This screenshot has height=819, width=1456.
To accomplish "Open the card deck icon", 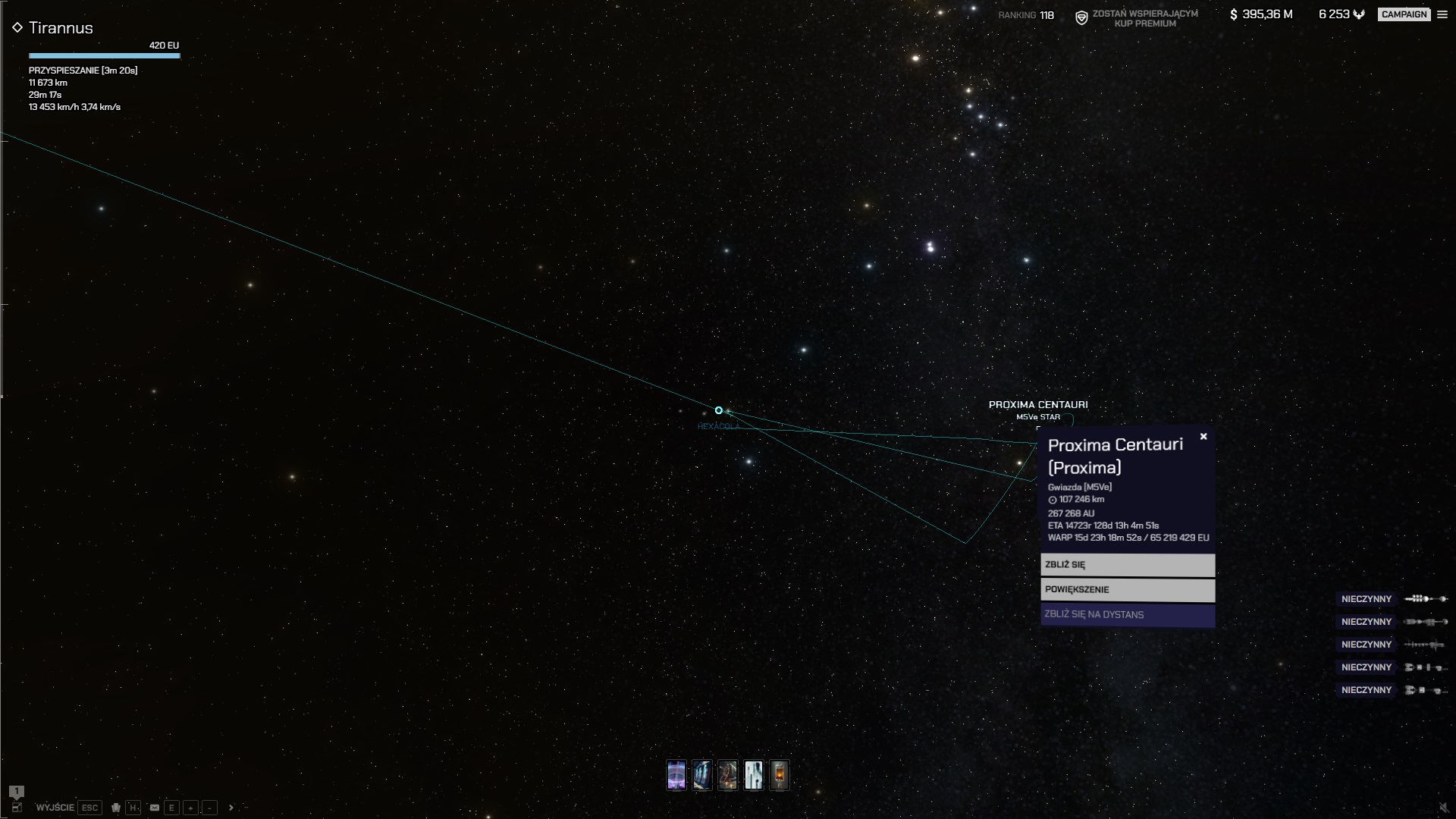I will tap(116, 808).
